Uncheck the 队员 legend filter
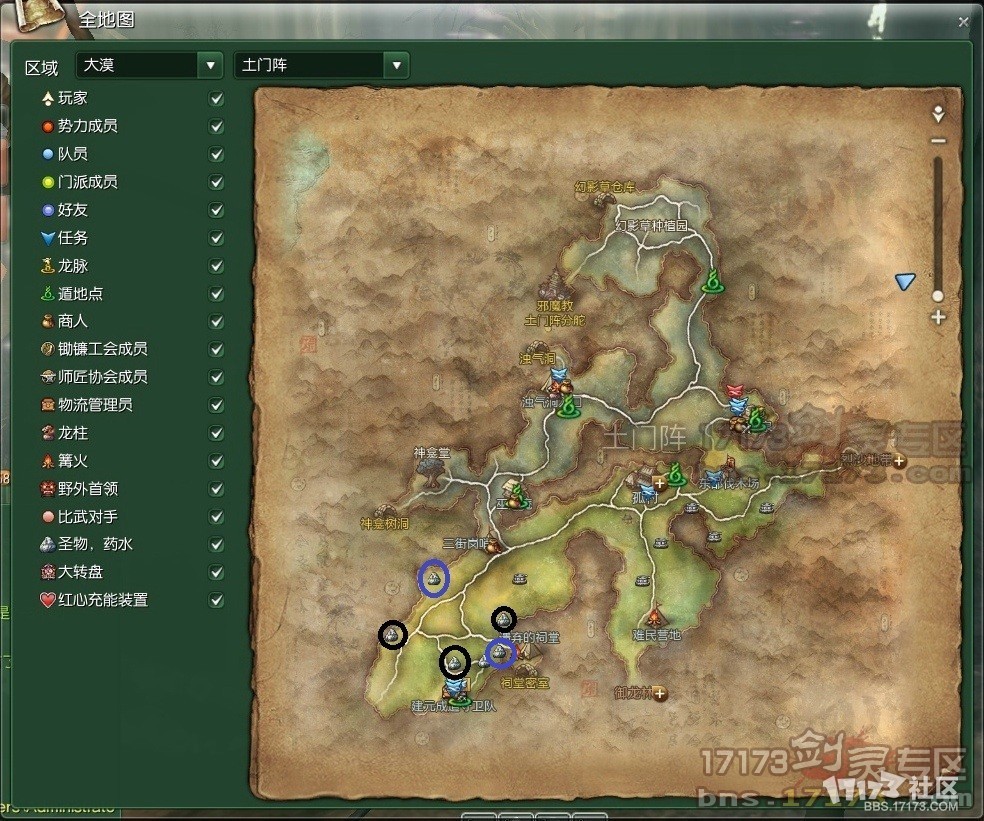984x821 pixels. [216, 155]
